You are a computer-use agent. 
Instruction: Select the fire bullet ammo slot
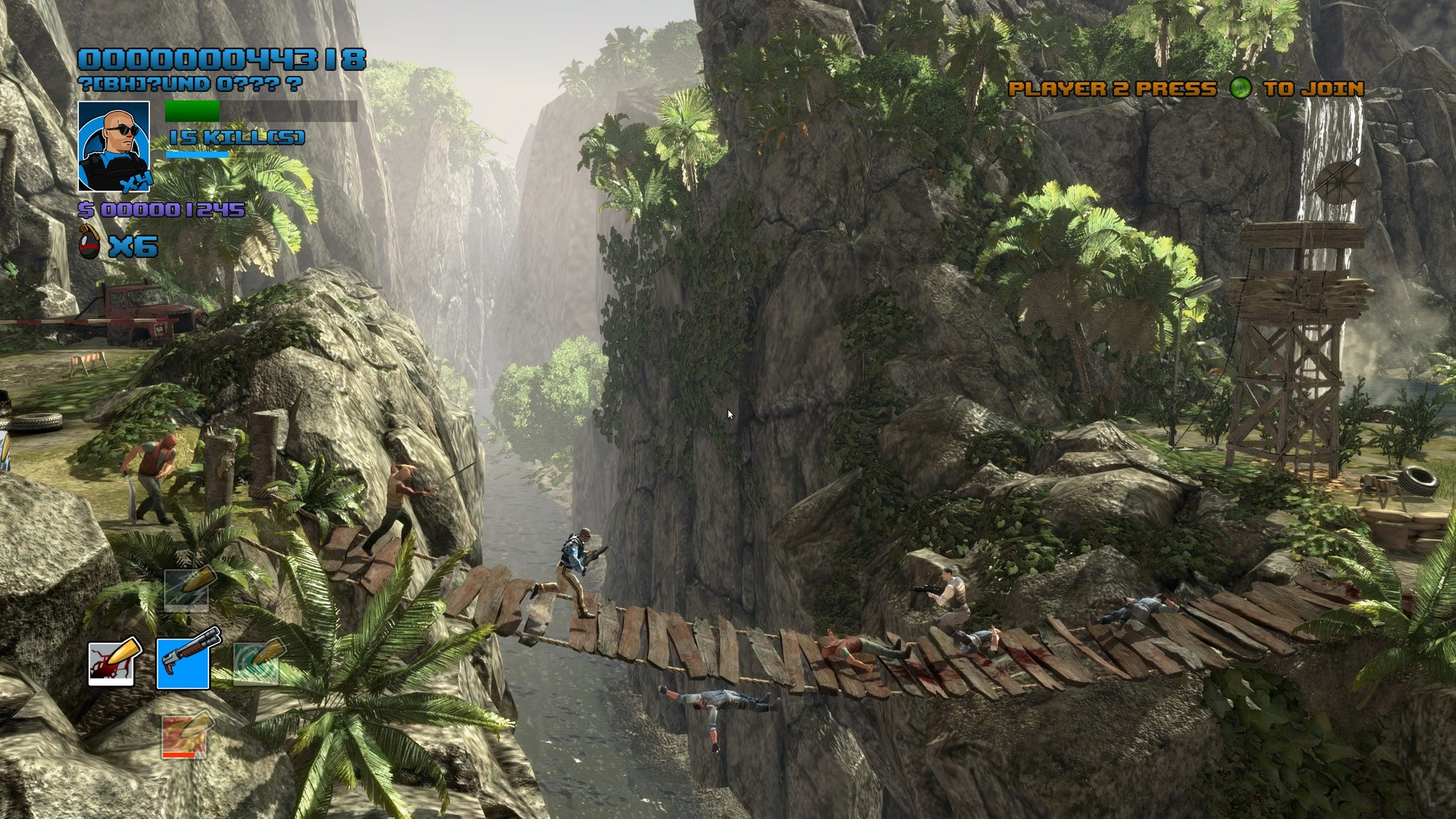(x=186, y=734)
